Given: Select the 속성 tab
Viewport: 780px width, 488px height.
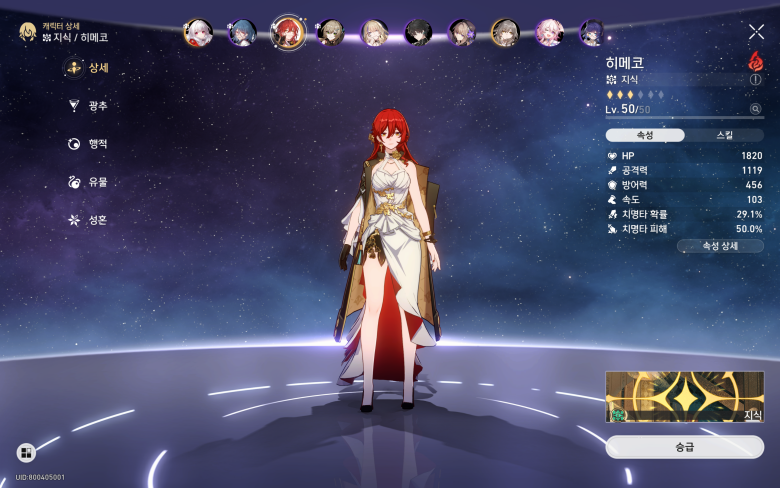Looking at the screenshot, I should (645, 135).
